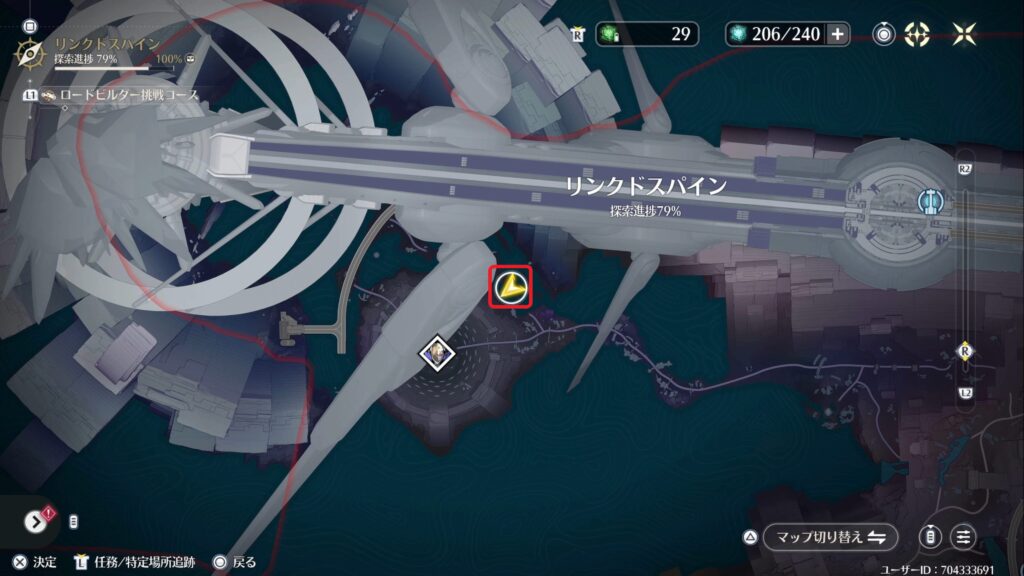Image resolution: width=1024 pixels, height=576 pixels.
Task: Close the map with the four-point star
Action: (965, 34)
